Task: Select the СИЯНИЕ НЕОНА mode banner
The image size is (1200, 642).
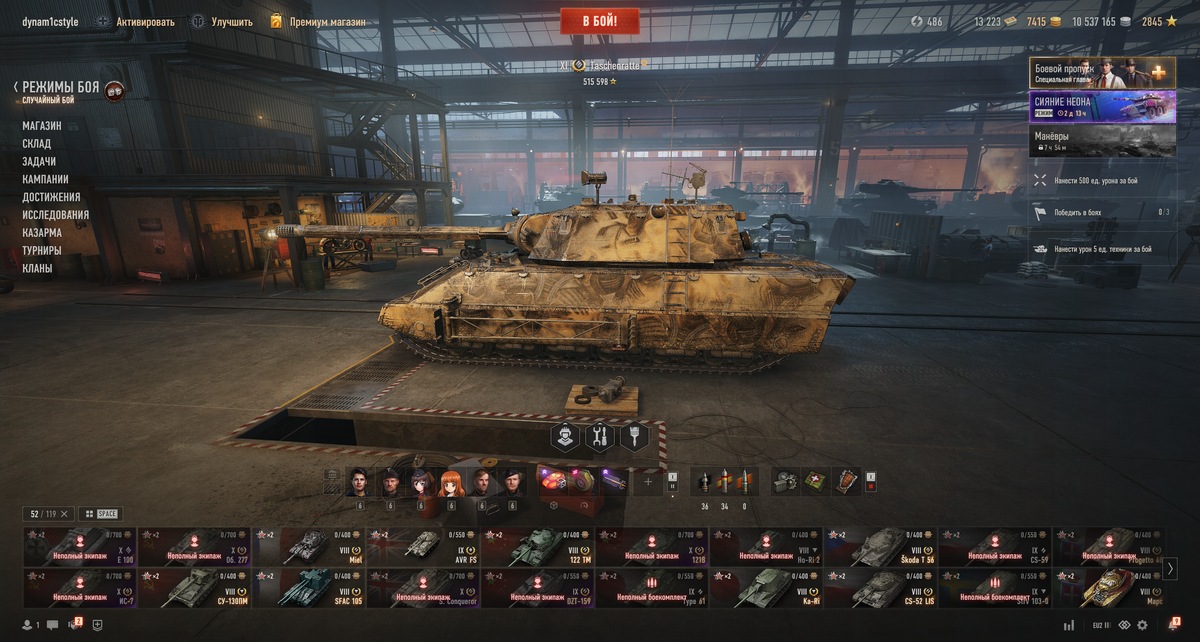Action: (x=1102, y=106)
